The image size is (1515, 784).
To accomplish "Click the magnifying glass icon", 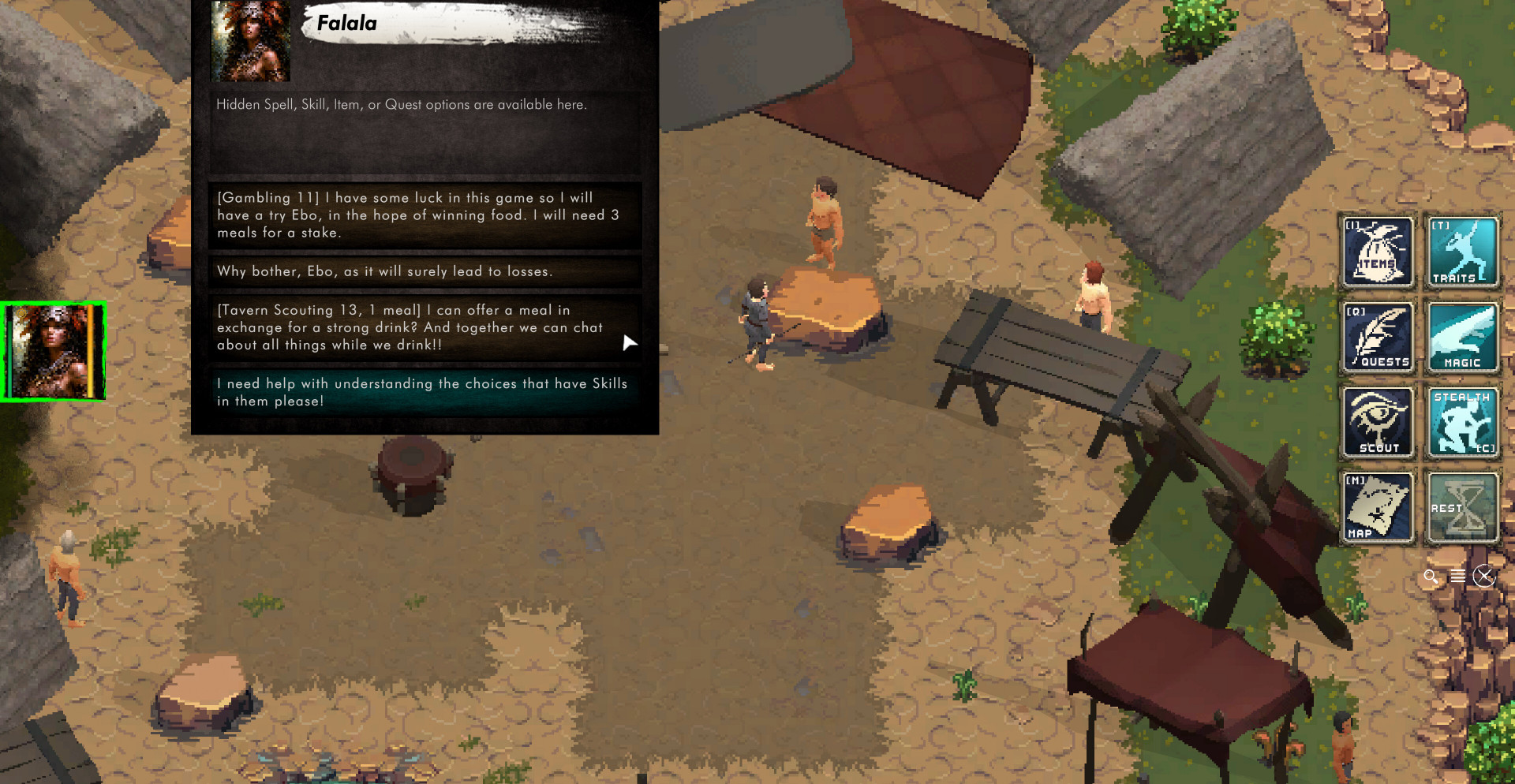I will (x=1431, y=577).
